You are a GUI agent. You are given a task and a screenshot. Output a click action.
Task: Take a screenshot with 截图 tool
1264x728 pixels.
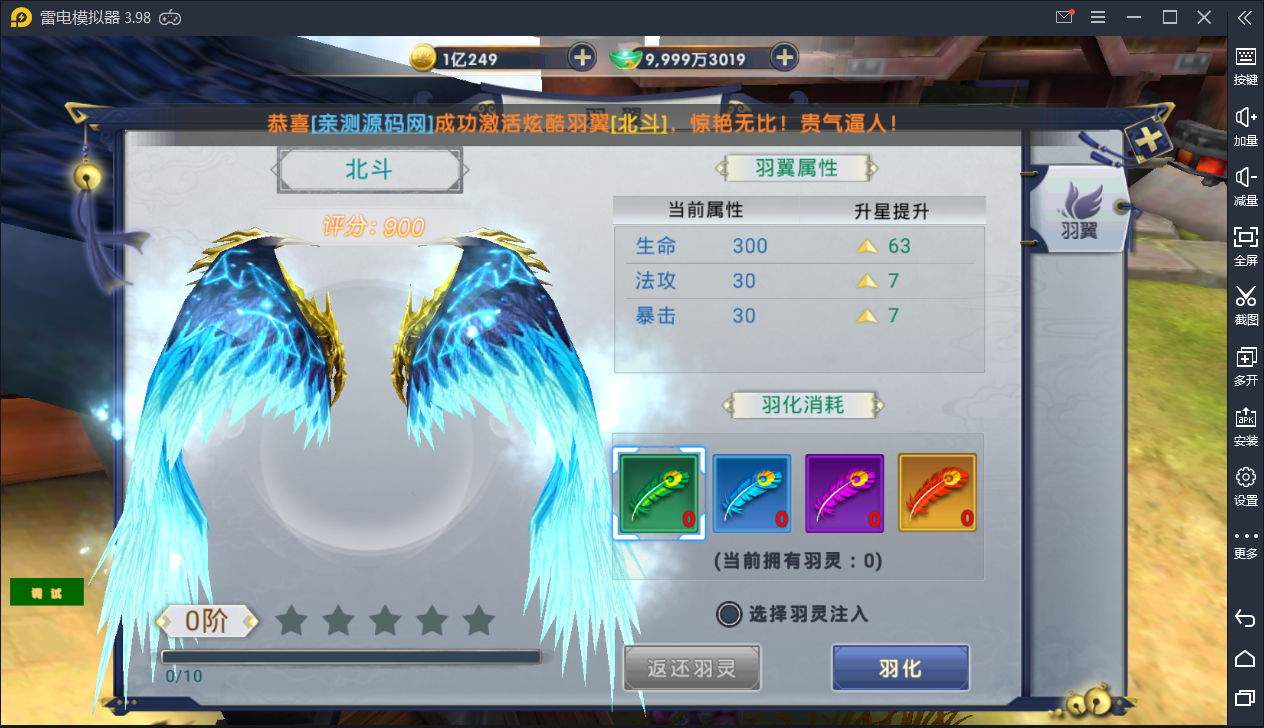coord(1245,305)
